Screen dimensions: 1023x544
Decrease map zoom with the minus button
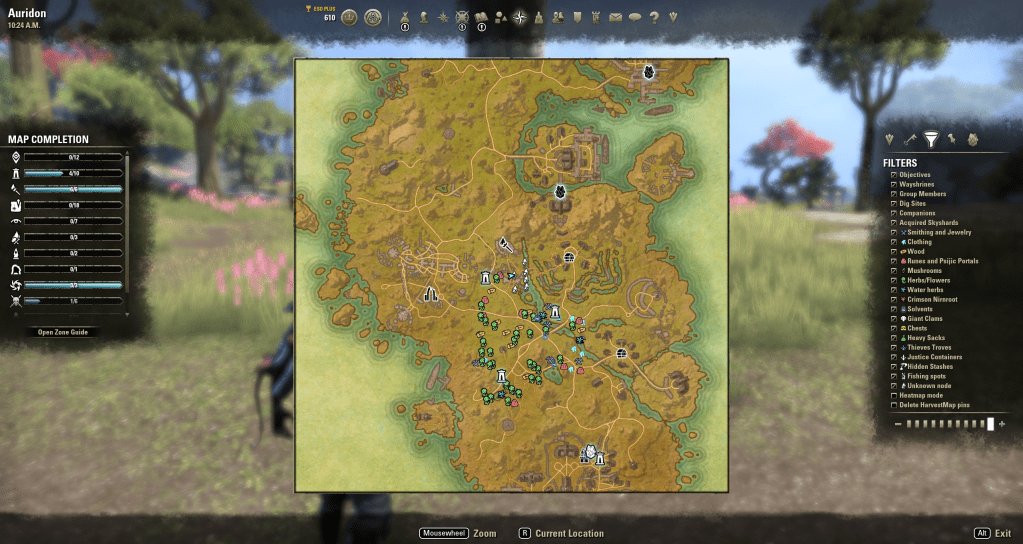(x=898, y=424)
